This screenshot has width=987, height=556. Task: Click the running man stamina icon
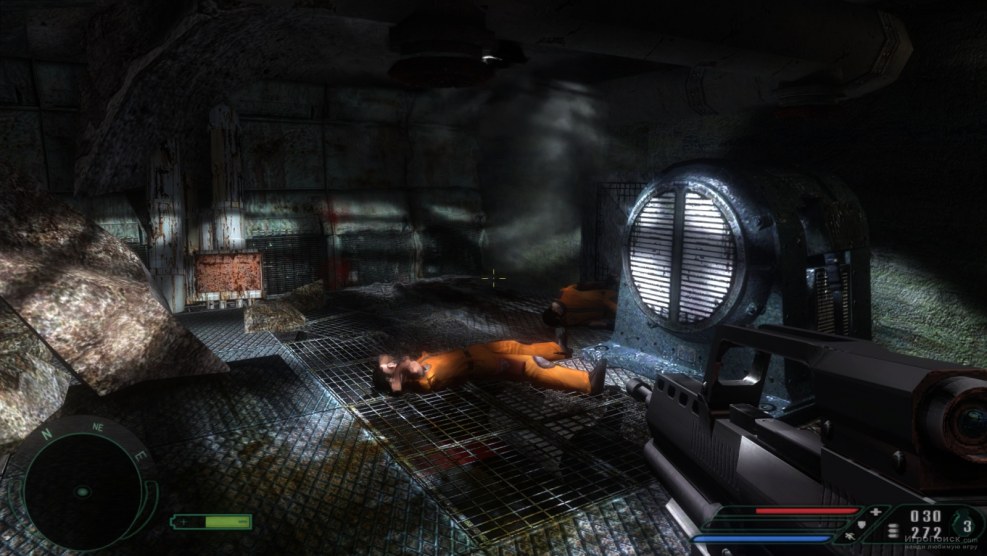pyautogui.click(x=849, y=537)
